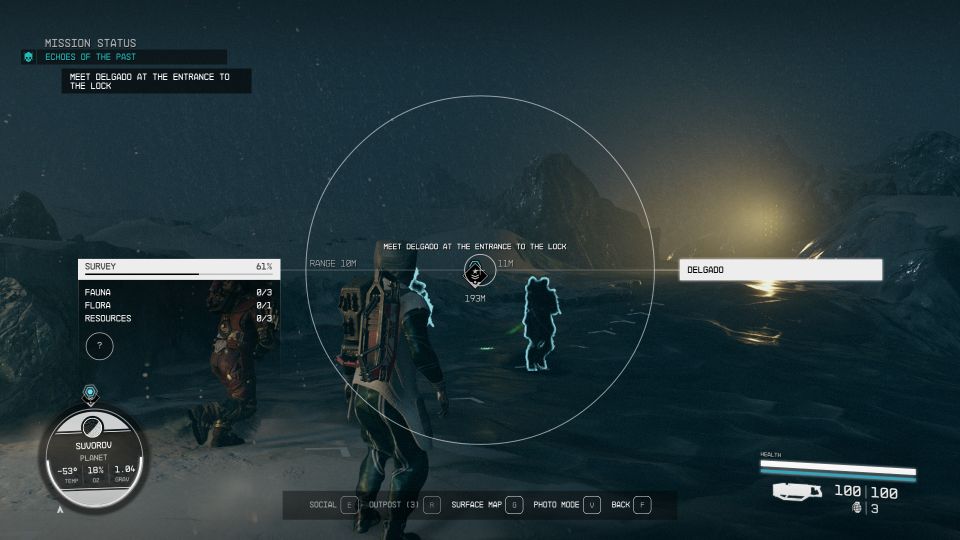
Task: Click the question mark icon under survey list
Action: pos(99,346)
